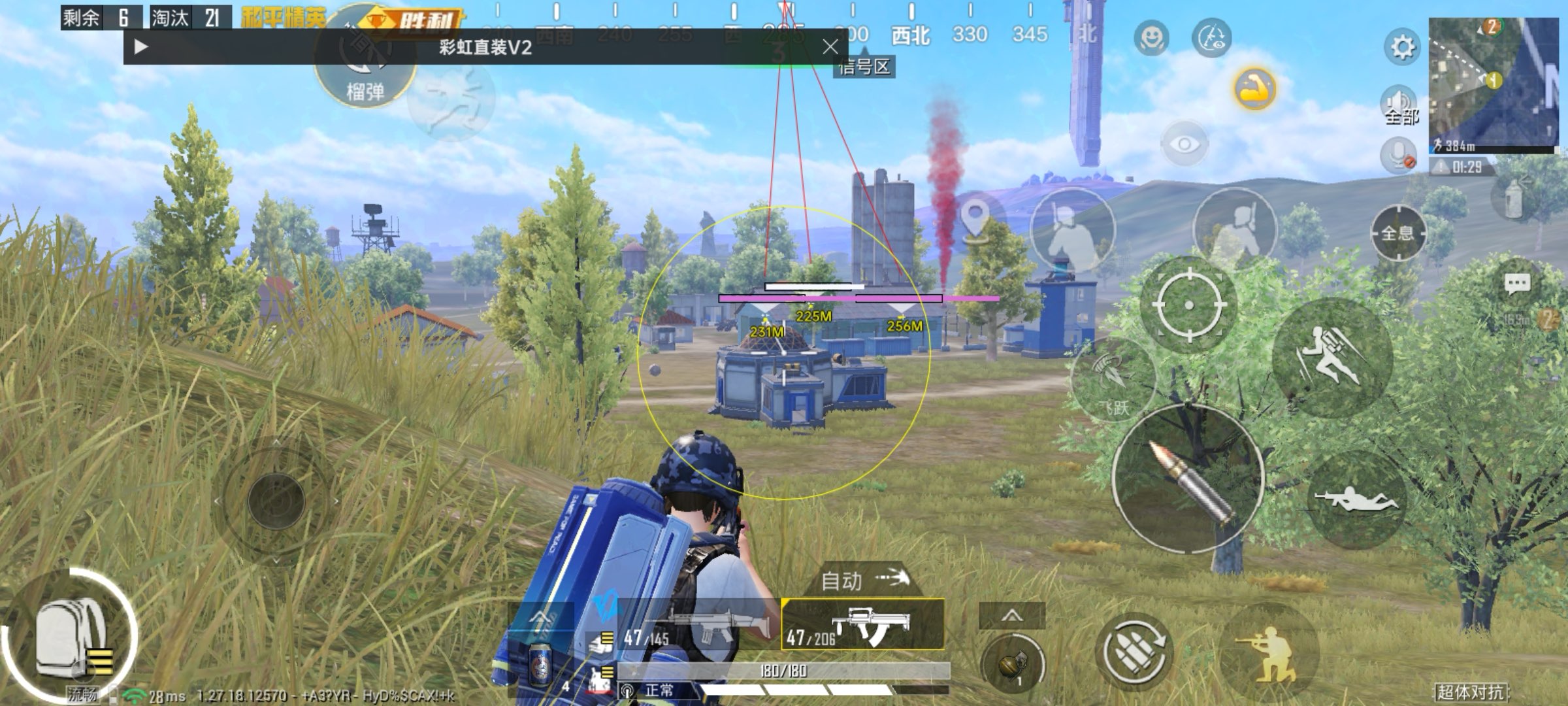Select the highlighted second weapon slot
1568x706 pixels.
tap(862, 626)
